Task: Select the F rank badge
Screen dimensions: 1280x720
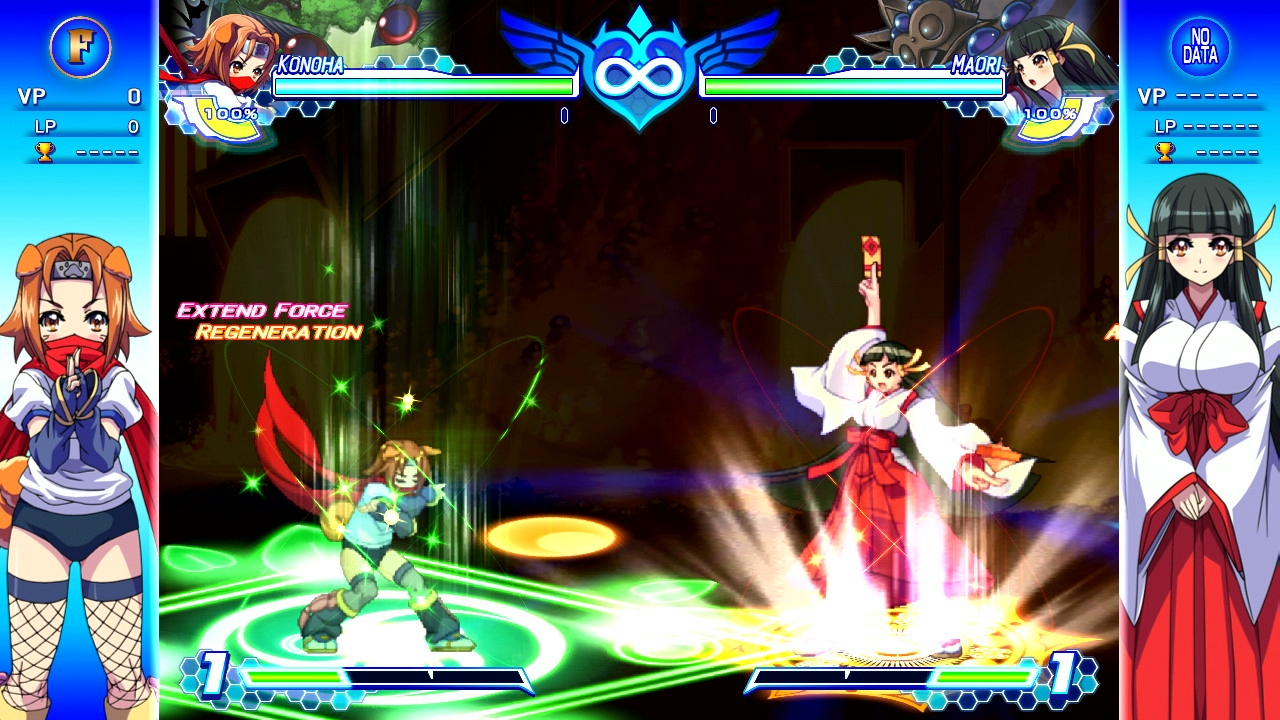Action: click(80, 47)
